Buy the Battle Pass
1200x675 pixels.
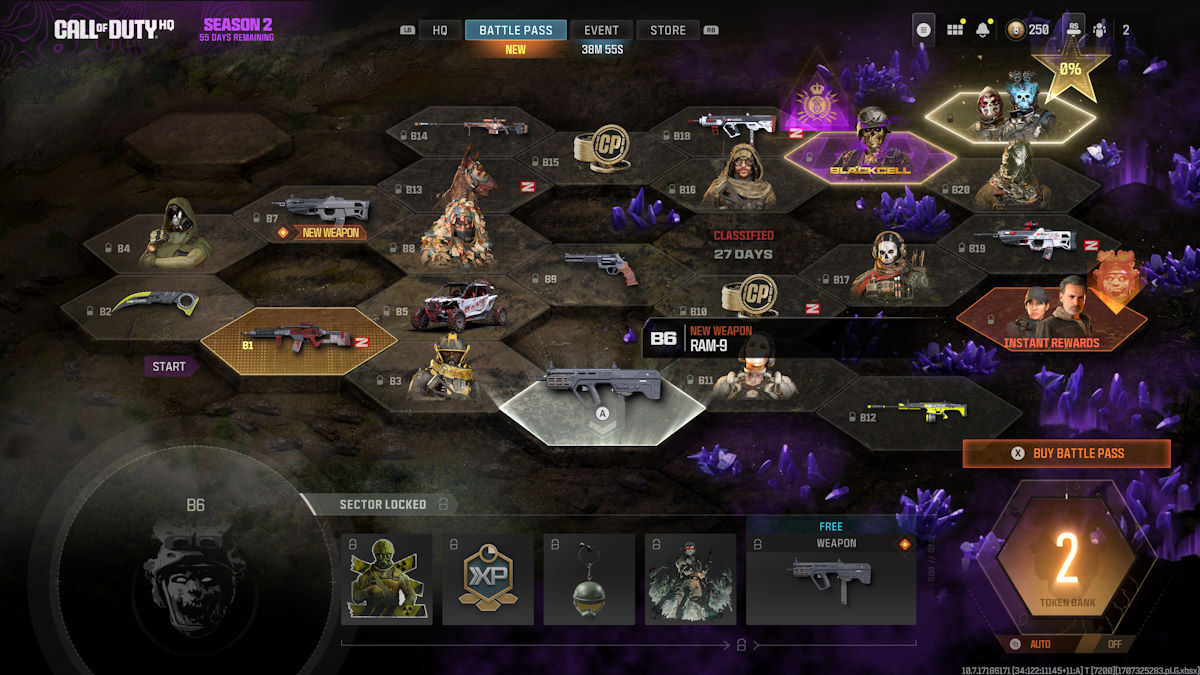(x=1066, y=453)
